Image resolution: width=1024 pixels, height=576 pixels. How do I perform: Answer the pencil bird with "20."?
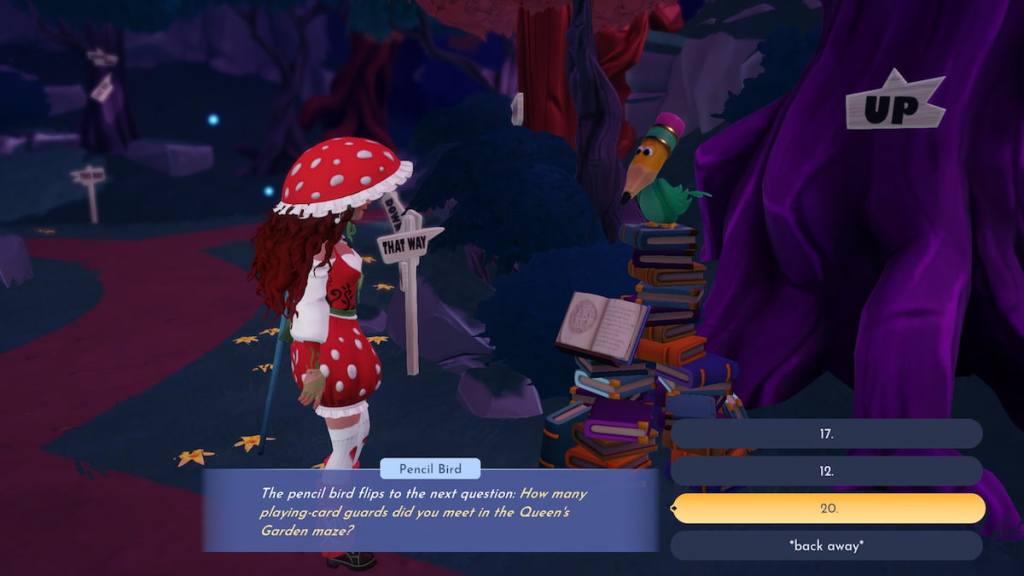[828, 508]
